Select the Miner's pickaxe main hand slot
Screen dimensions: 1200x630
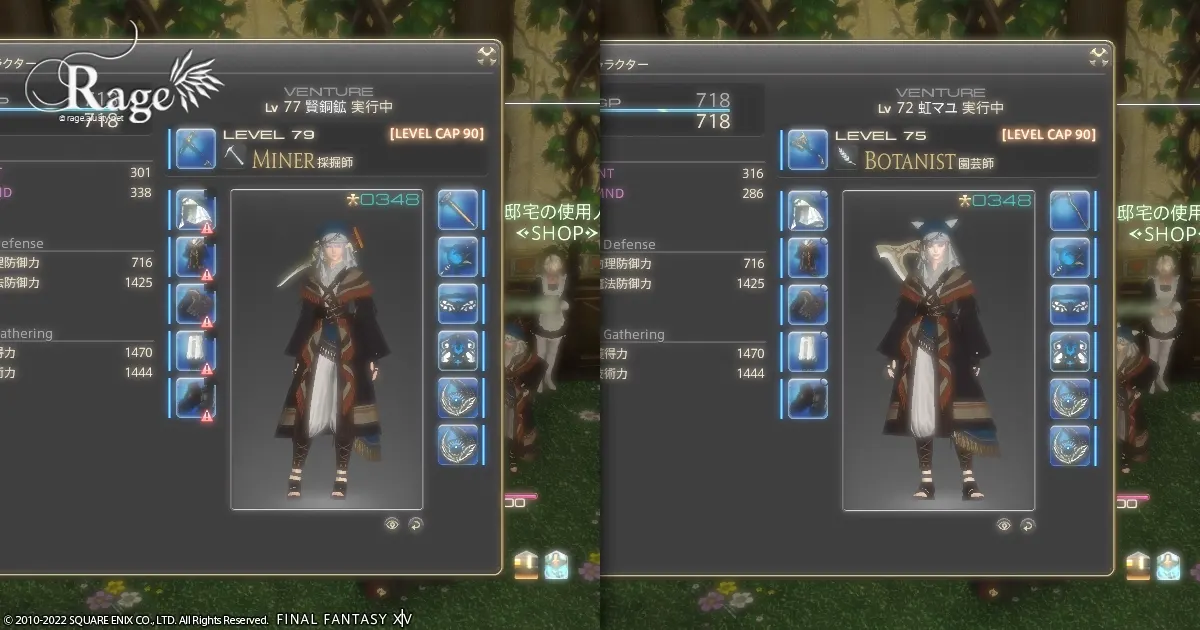tap(196, 148)
